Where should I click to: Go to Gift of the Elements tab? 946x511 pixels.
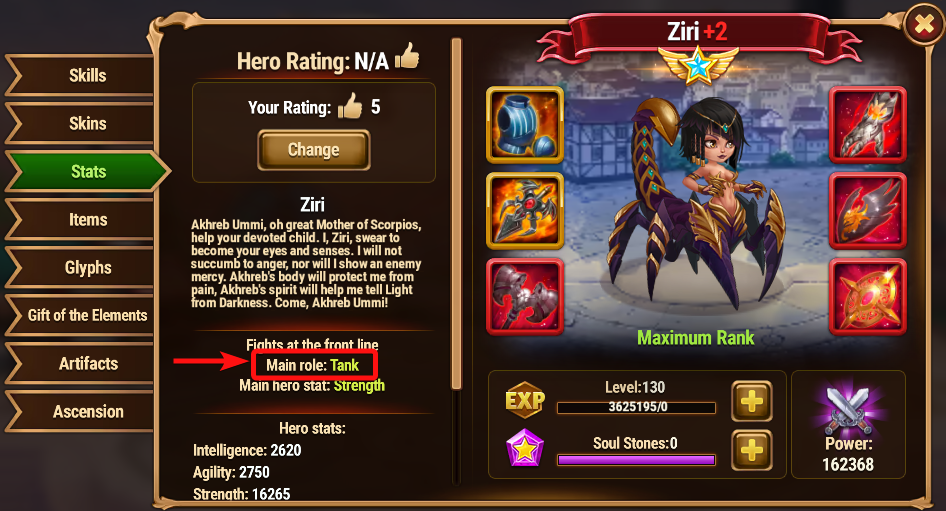pos(87,315)
